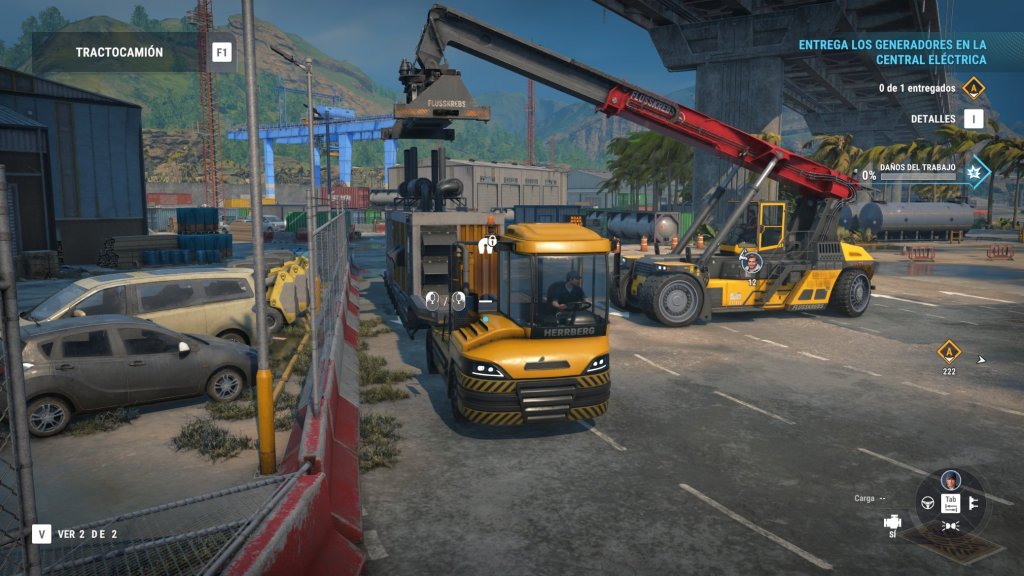This screenshot has height=576, width=1024.
Task: Select the driver portrait in the radial wheel
Action: [x=950, y=479]
